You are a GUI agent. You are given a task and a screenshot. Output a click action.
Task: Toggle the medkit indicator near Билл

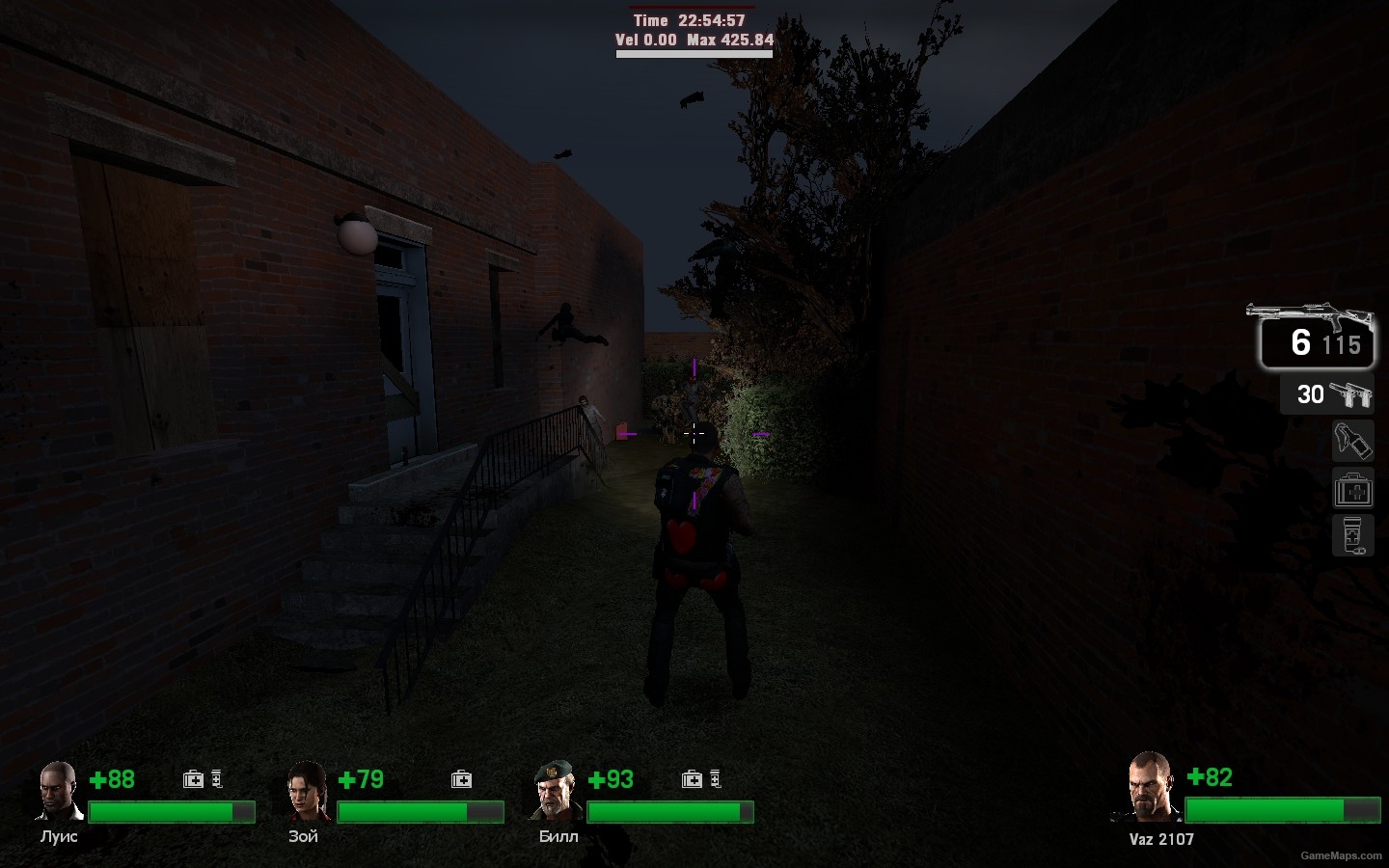click(692, 777)
